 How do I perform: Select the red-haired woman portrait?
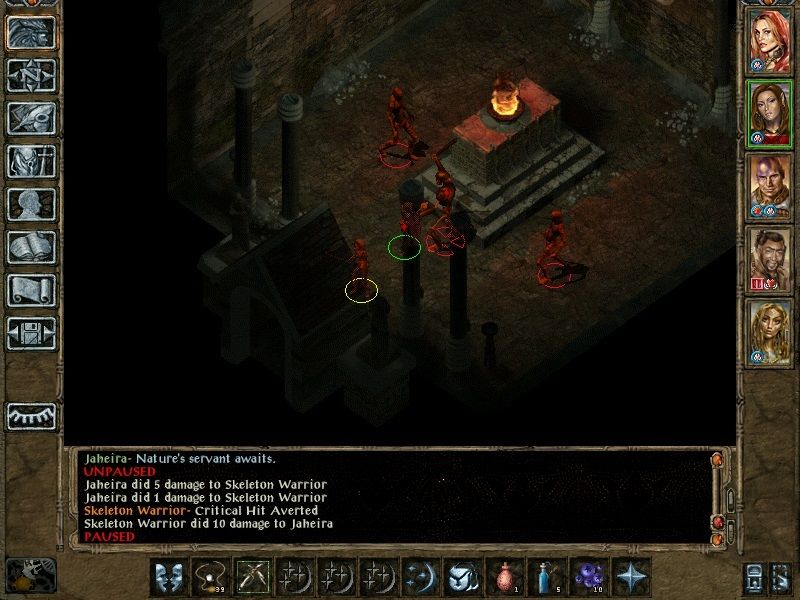(x=769, y=40)
